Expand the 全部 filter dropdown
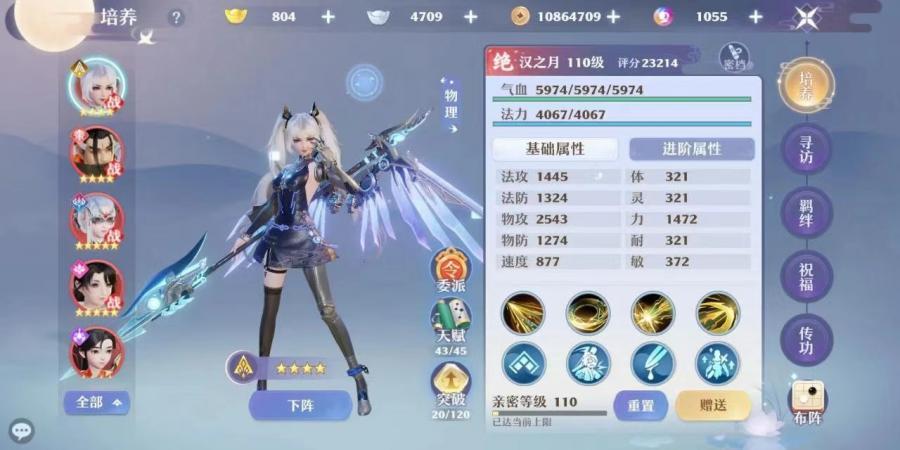 96,402
